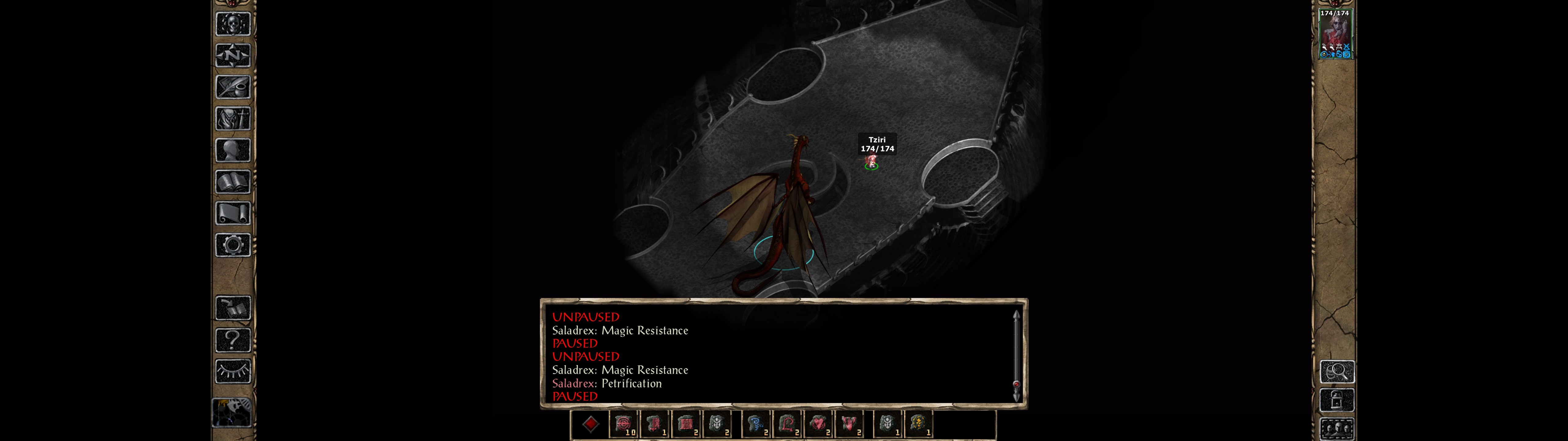This screenshot has height=441, width=1568.
Task: Open the area map compass button
Action: pos(233,55)
